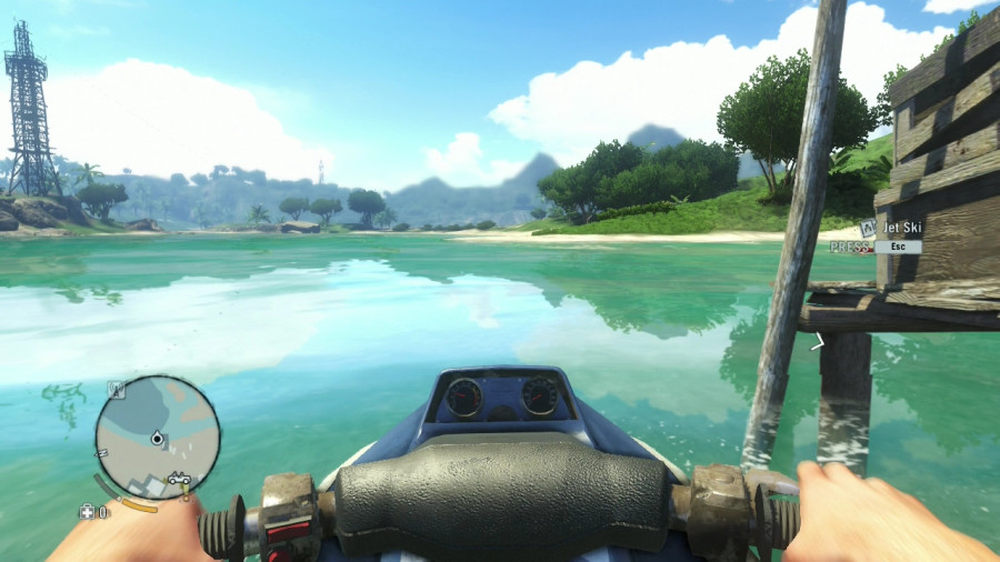Screen dimensions: 1000x562
Task: Click the car marker on the minimap
Action: tap(180, 478)
